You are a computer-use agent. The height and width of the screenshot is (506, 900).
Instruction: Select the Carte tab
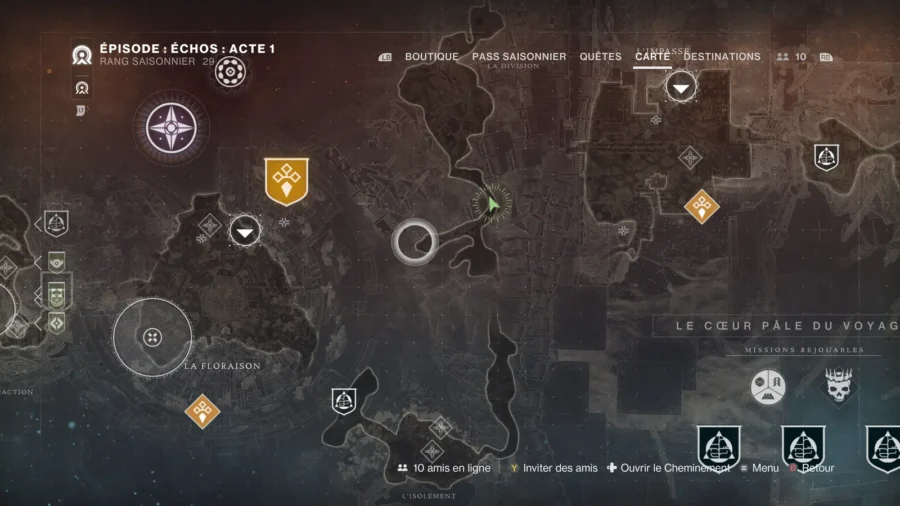[652, 57]
